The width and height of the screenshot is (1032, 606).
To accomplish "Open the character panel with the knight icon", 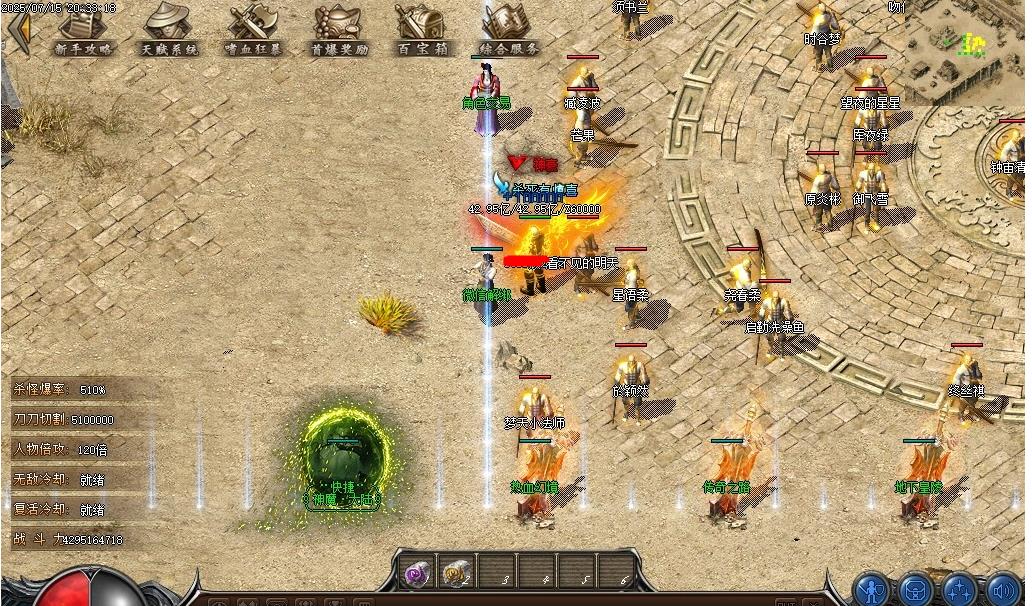I will (873, 588).
